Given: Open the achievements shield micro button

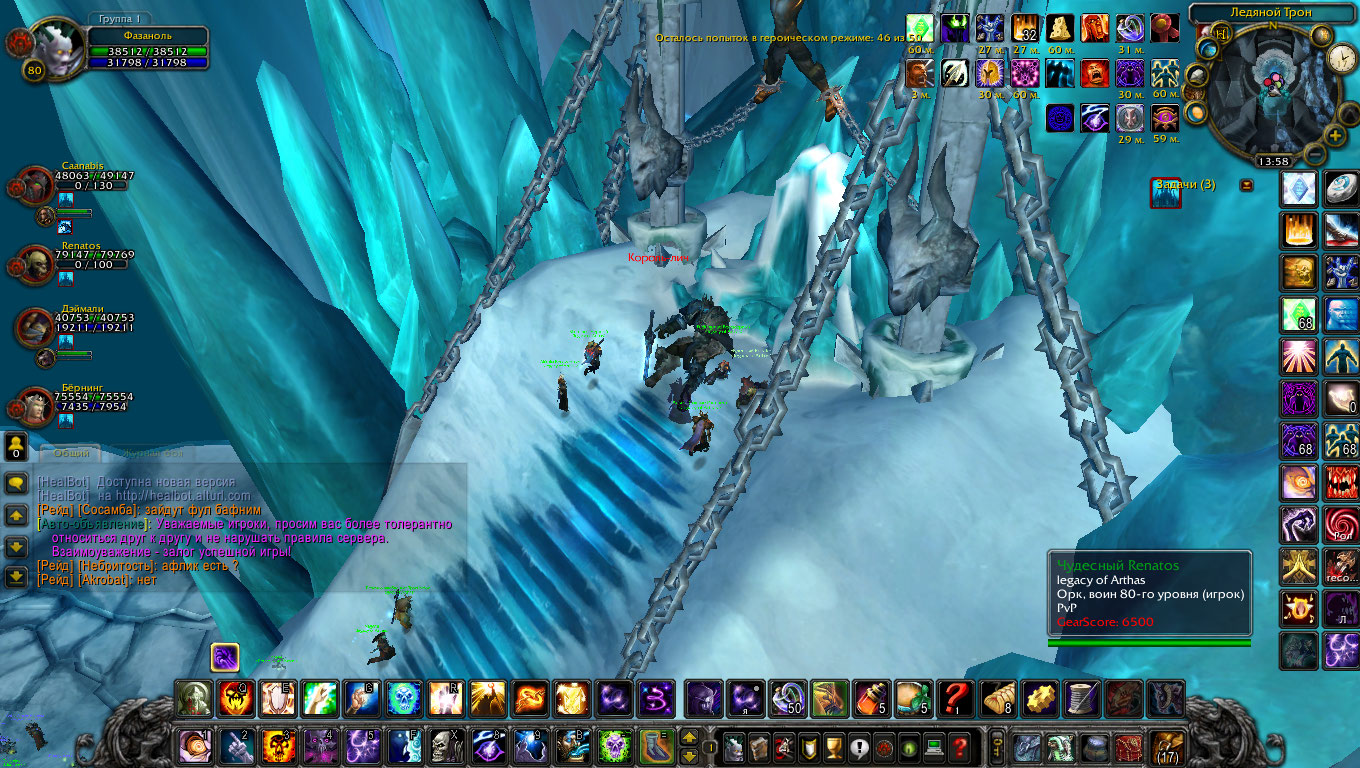Looking at the screenshot, I should tap(808, 746).
